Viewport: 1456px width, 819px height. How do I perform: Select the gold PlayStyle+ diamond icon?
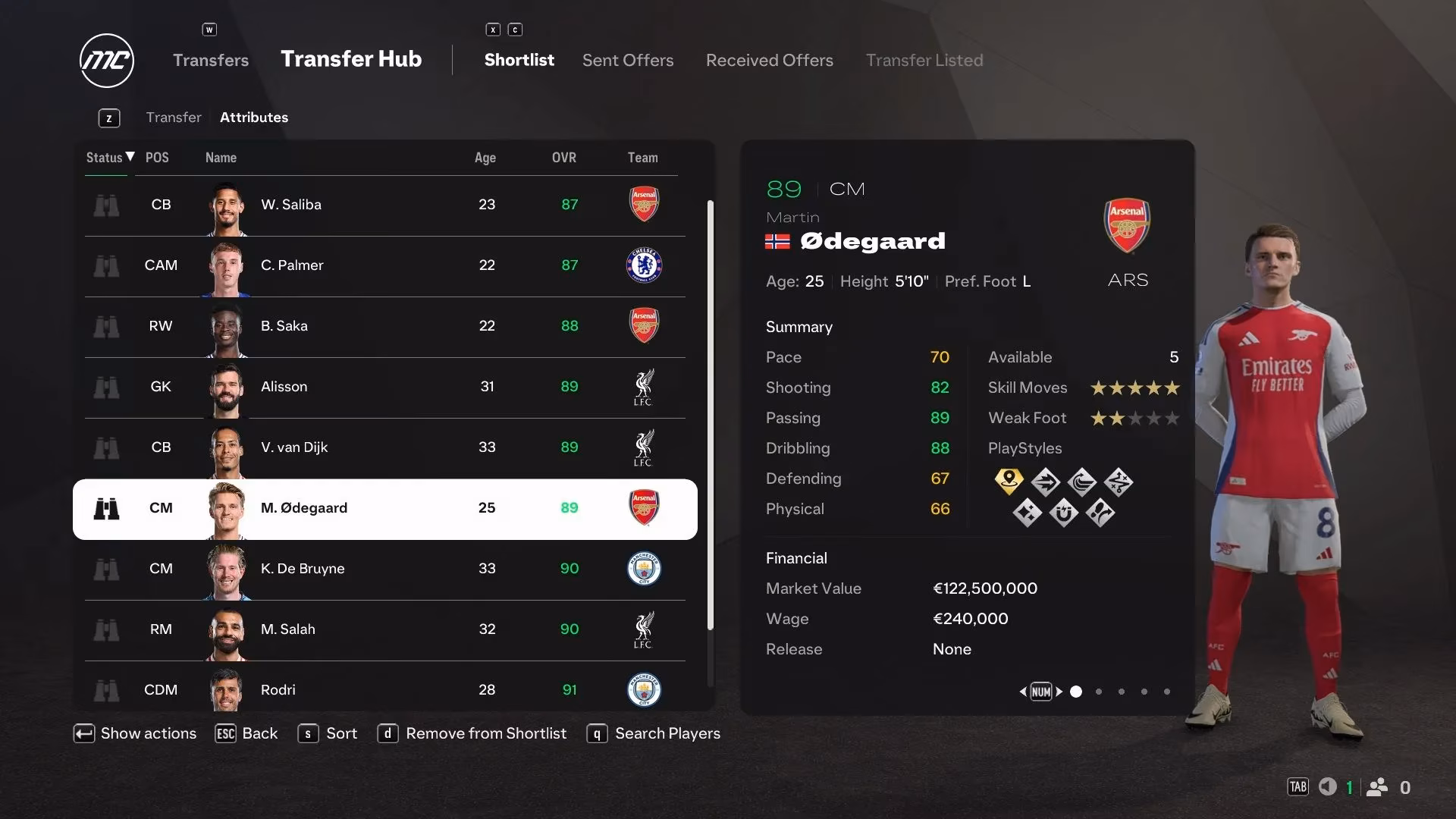tap(1009, 480)
